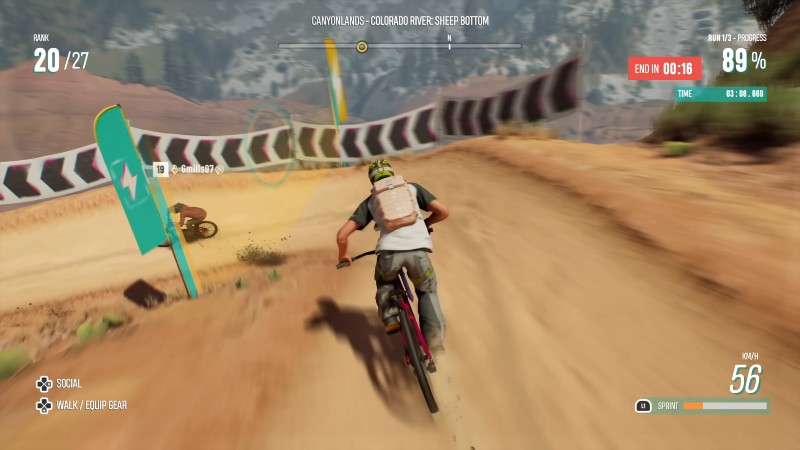Click the yellow marker on the compass bar

(x=362, y=46)
